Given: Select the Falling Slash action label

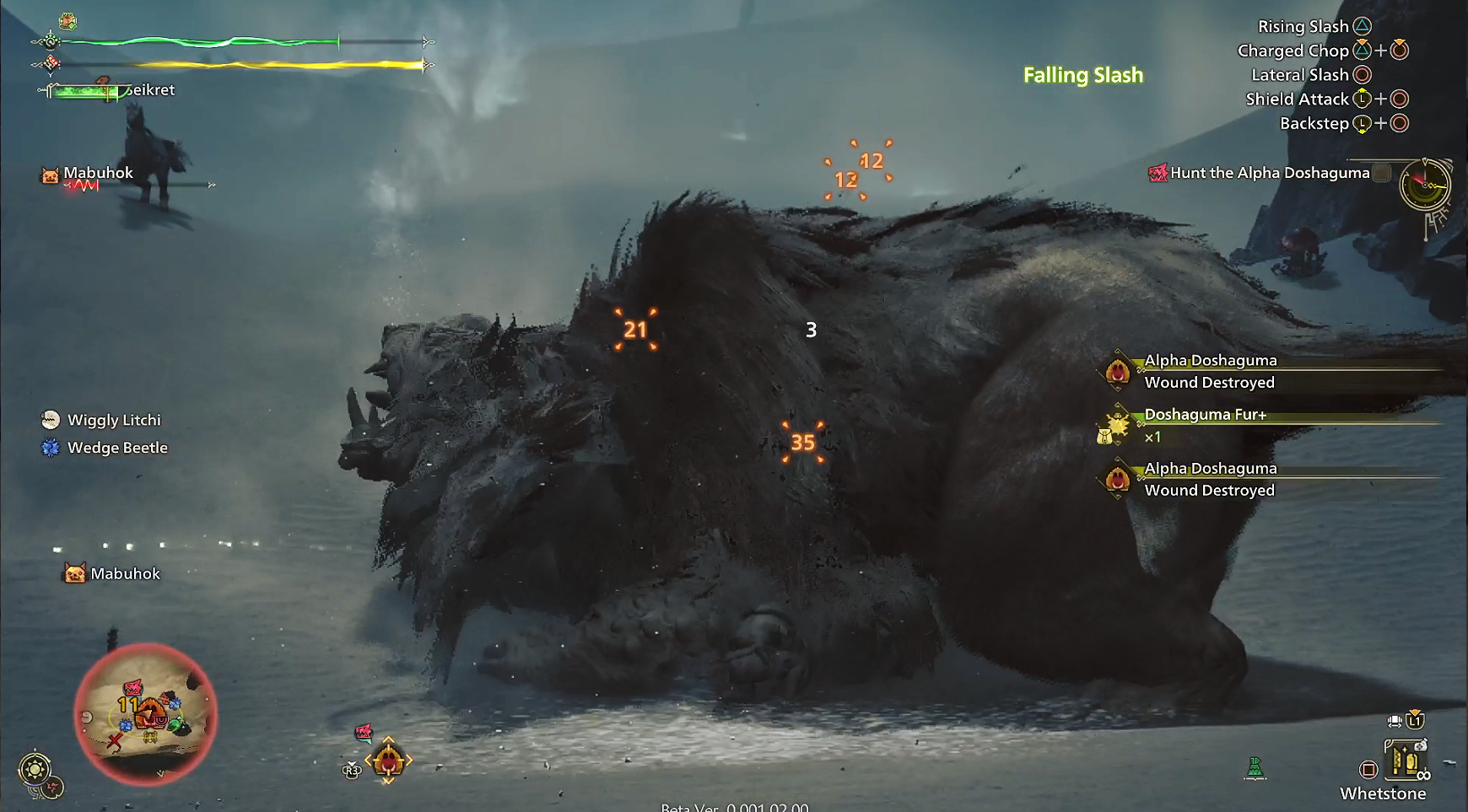Looking at the screenshot, I should coord(1082,75).
